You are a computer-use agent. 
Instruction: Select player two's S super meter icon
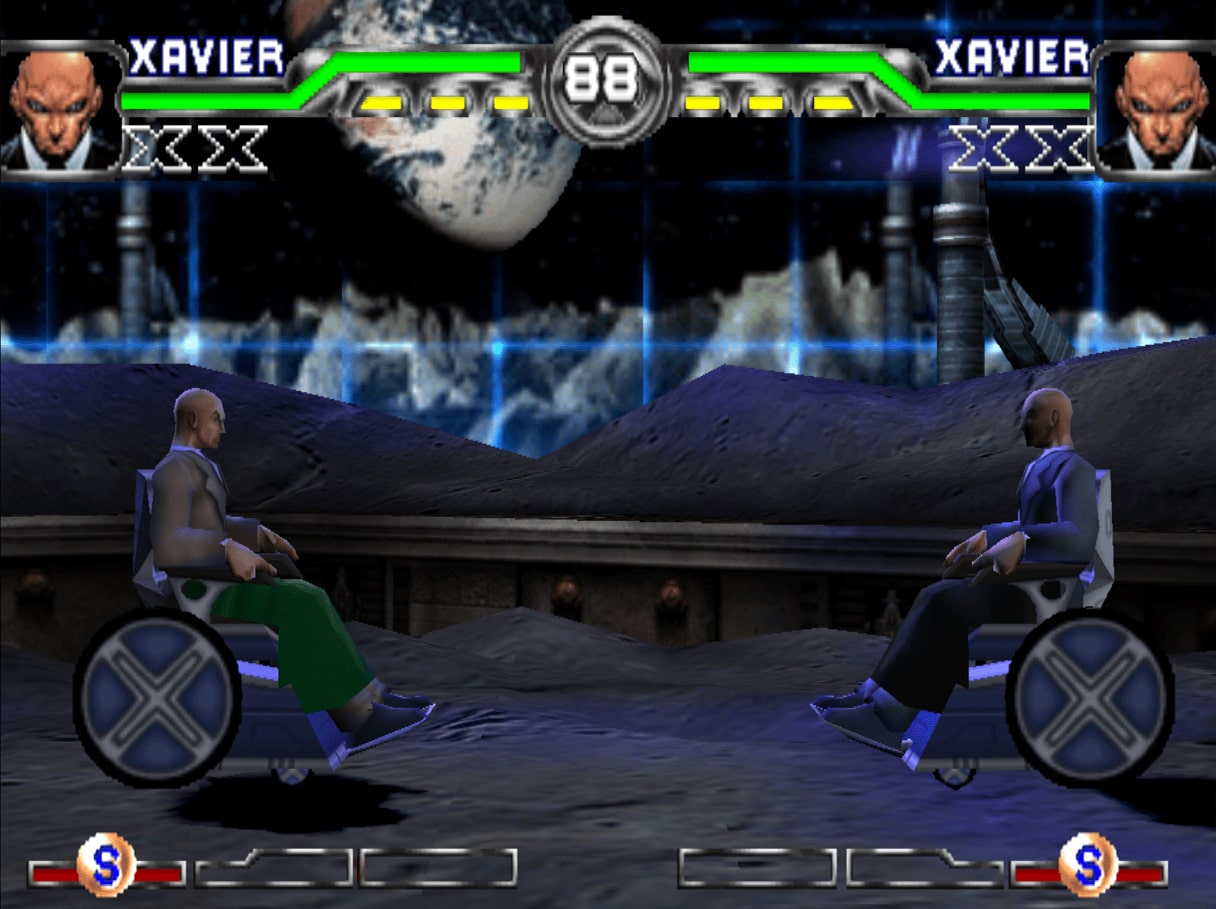1088,864
